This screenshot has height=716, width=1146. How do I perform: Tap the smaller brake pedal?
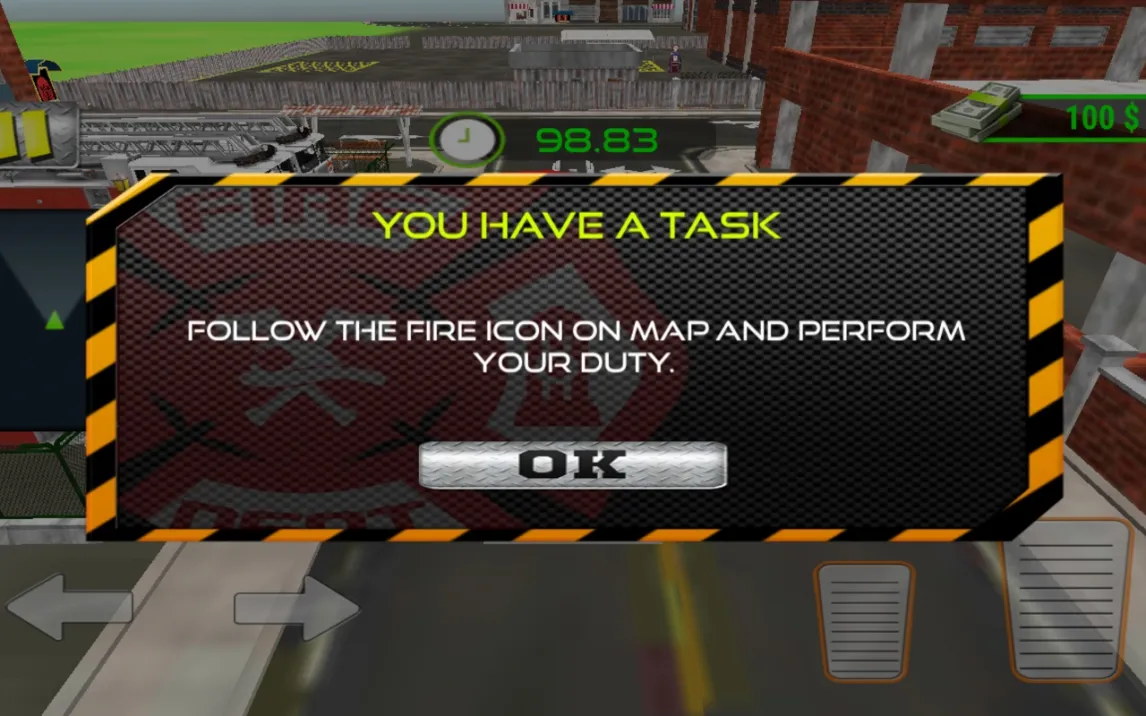coord(864,620)
